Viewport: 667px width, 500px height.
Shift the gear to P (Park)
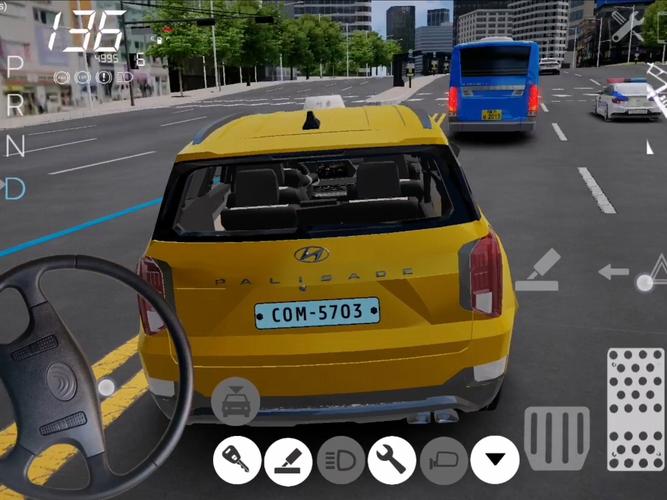pos(14,66)
